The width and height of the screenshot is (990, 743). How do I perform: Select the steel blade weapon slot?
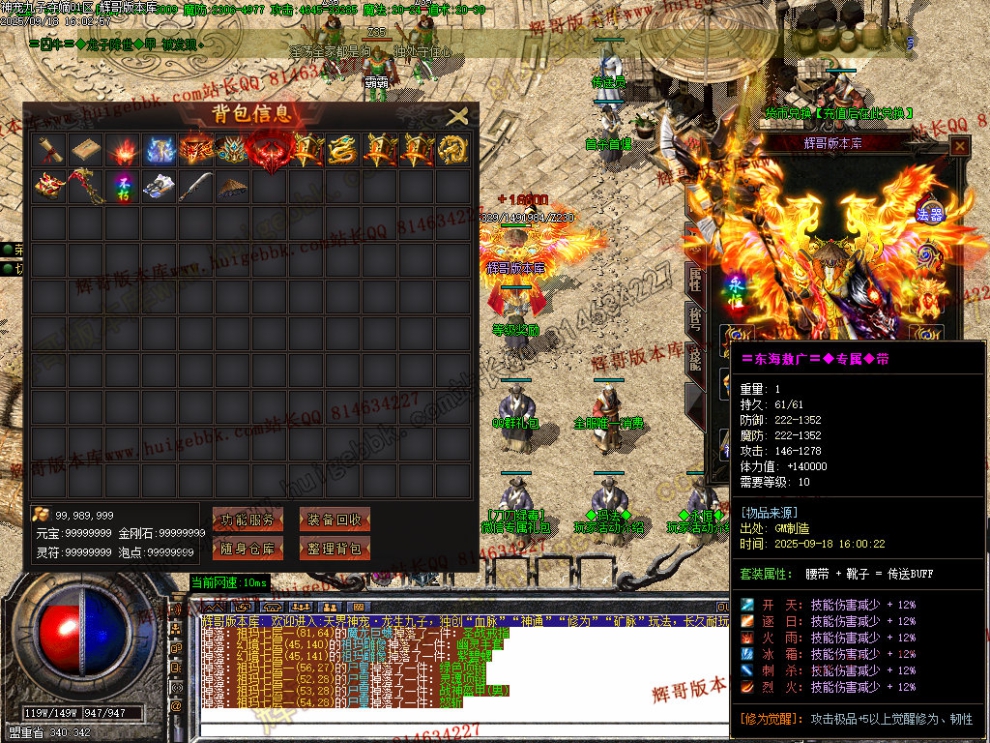pos(196,186)
